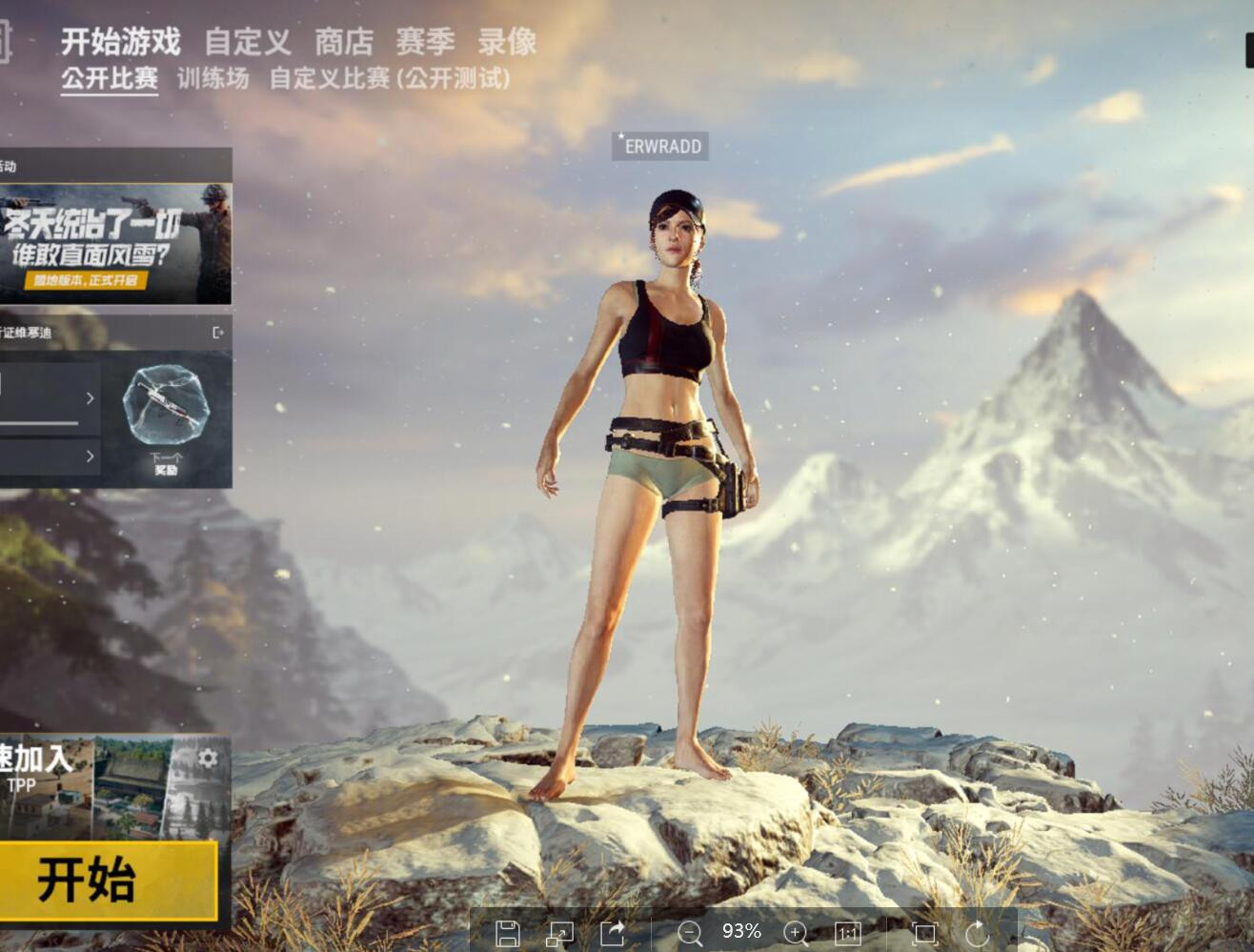Click the ERWRADD player name tag
This screenshot has height=952, width=1254.
660,146
